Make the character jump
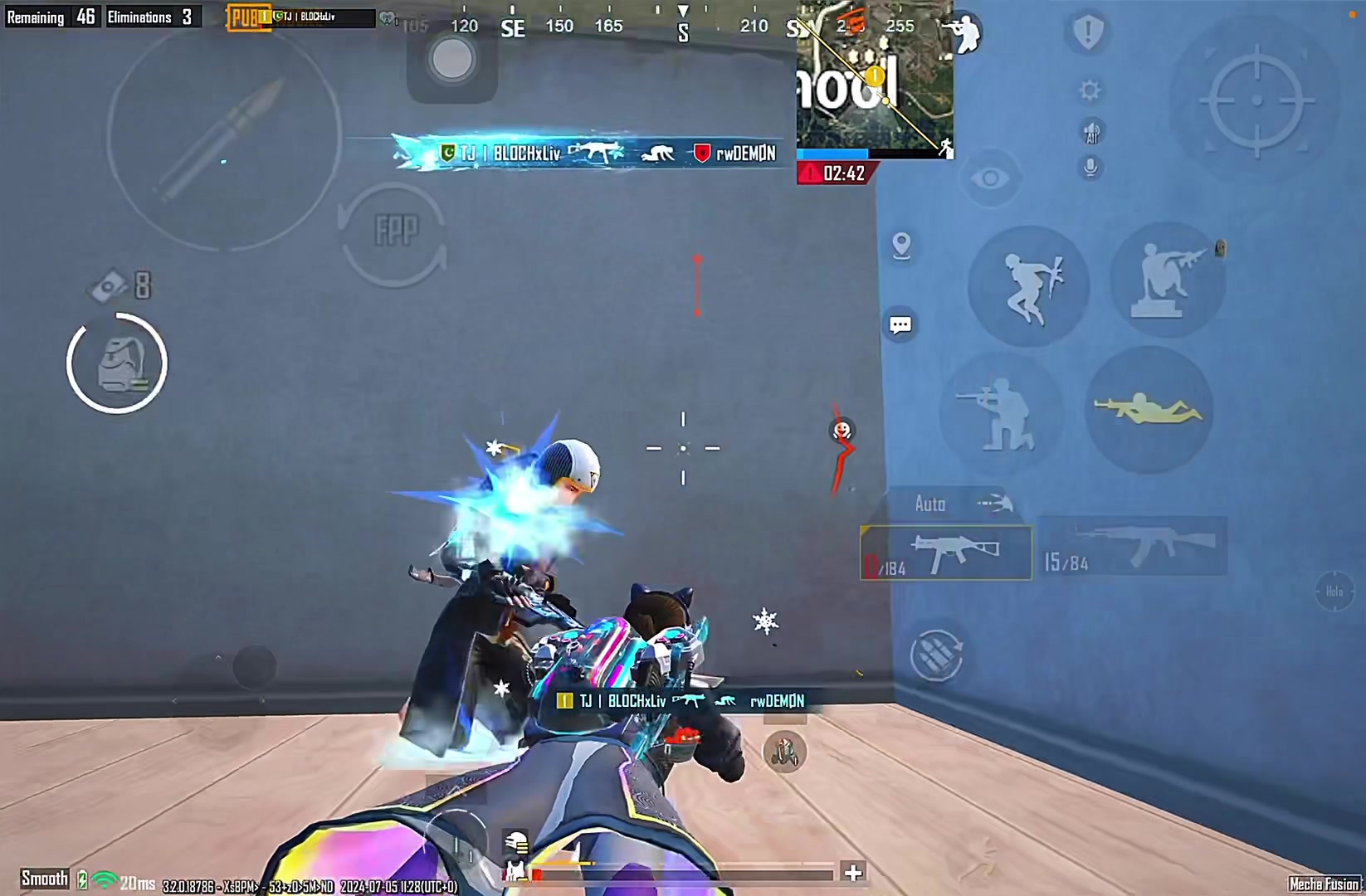The image size is (1366, 896). [1028, 285]
